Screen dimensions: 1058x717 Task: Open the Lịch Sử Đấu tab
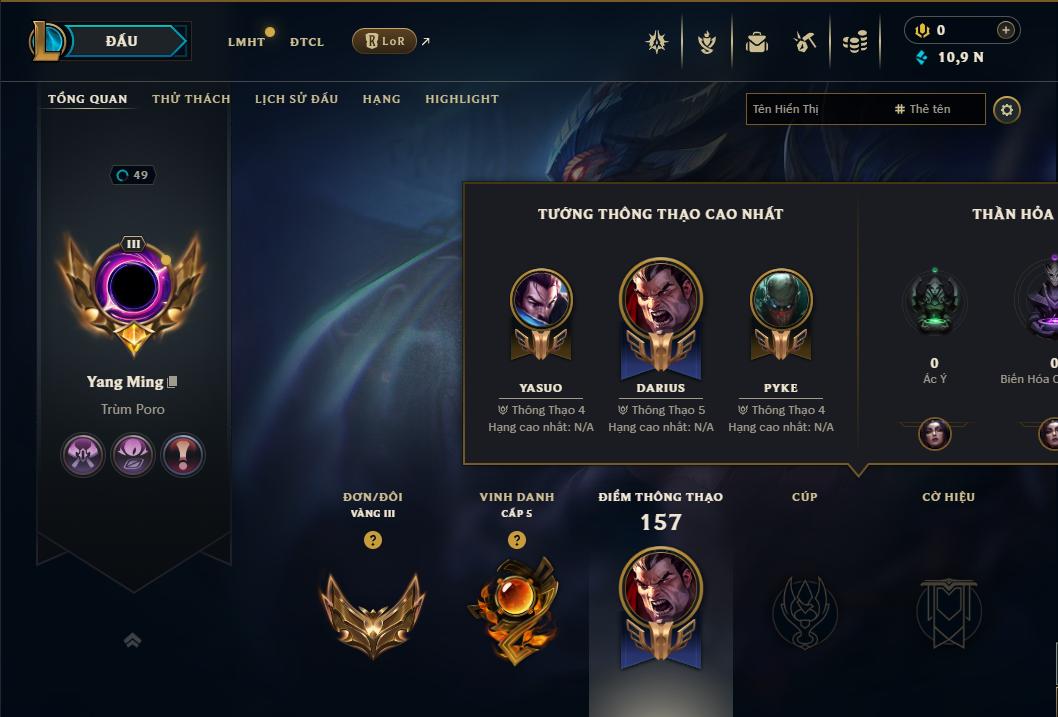296,99
